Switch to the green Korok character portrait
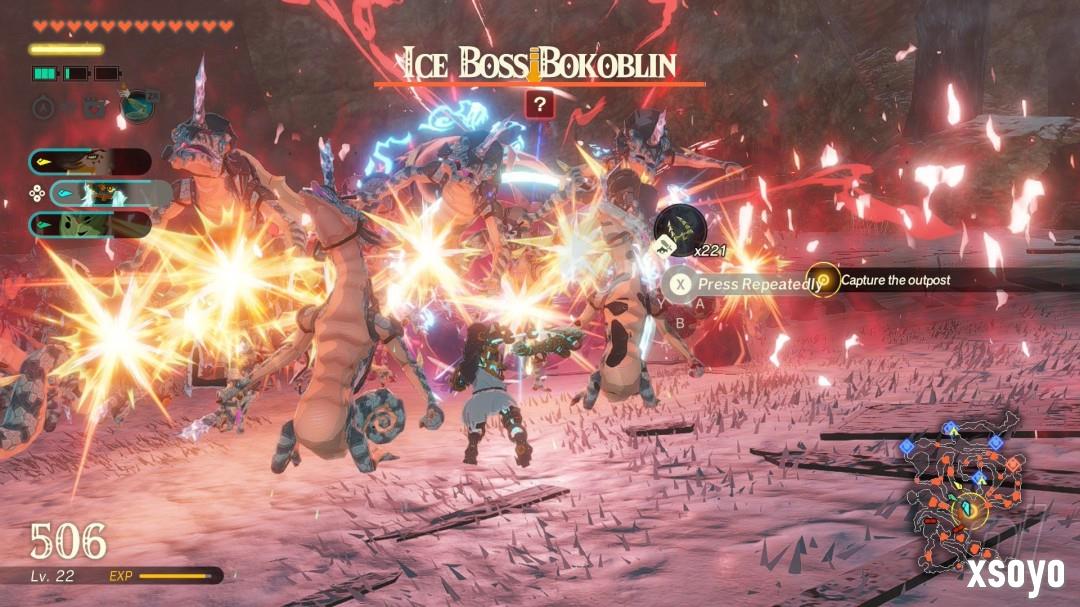 pos(90,225)
